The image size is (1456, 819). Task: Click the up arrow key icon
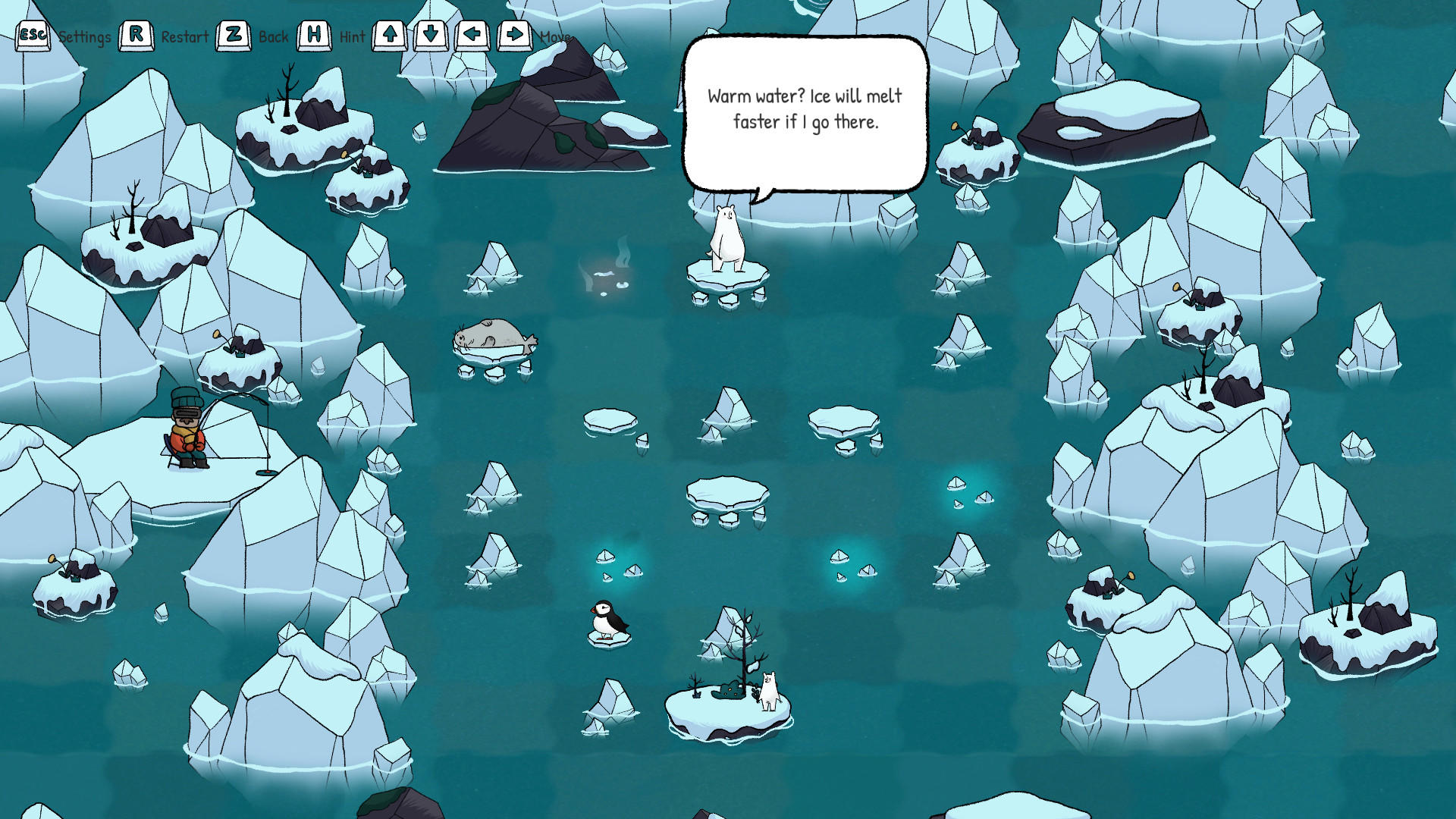coord(388,33)
